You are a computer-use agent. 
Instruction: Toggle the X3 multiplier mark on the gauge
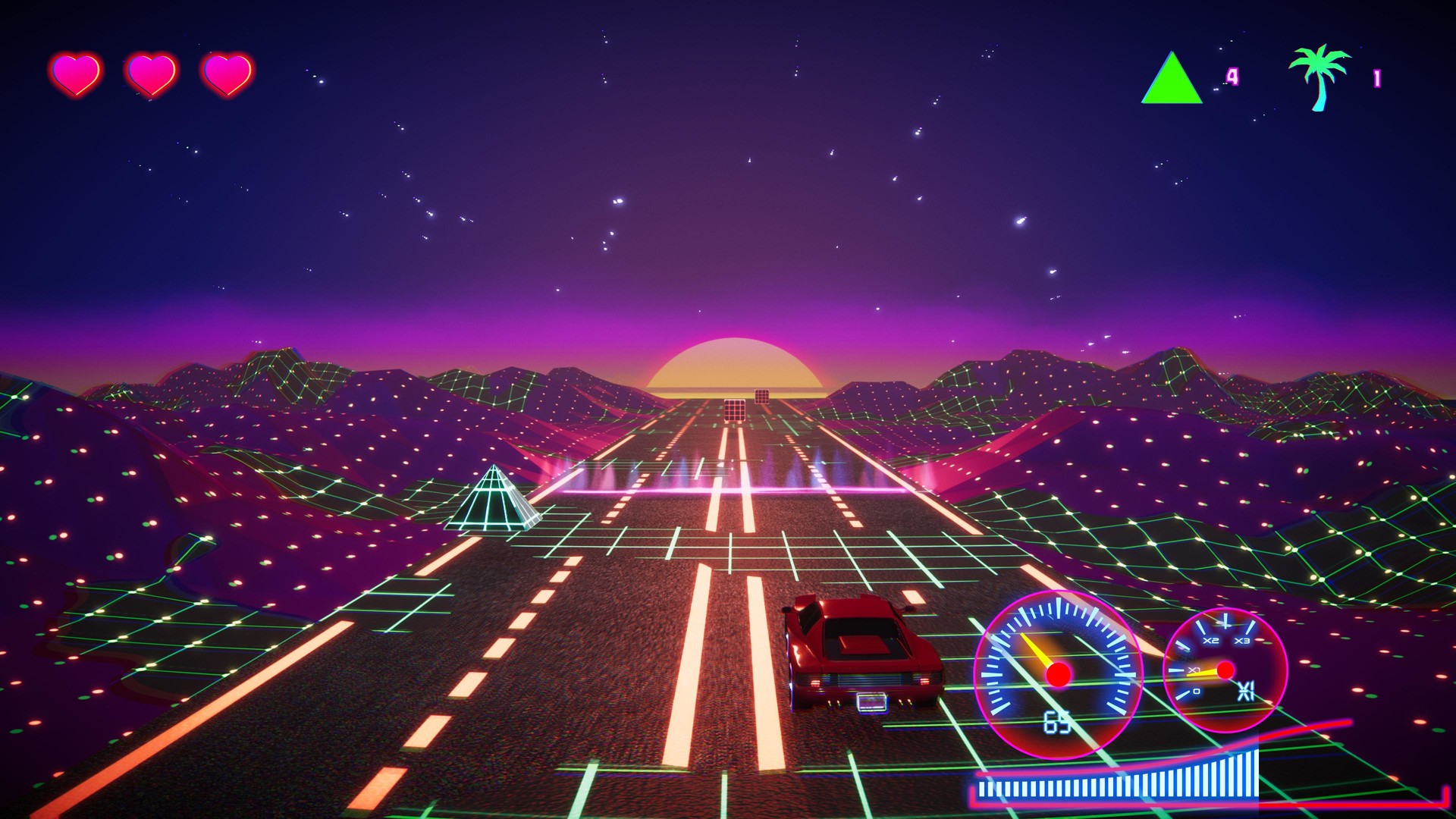[x=1242, y=641]
